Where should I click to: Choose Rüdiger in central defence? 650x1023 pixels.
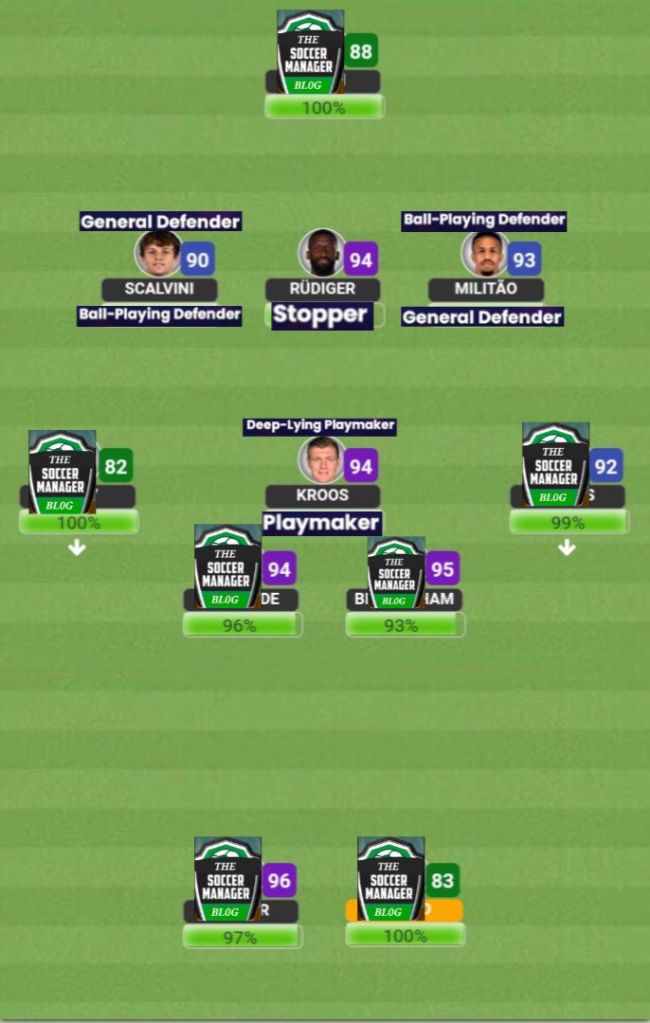[x=322, y=254]
